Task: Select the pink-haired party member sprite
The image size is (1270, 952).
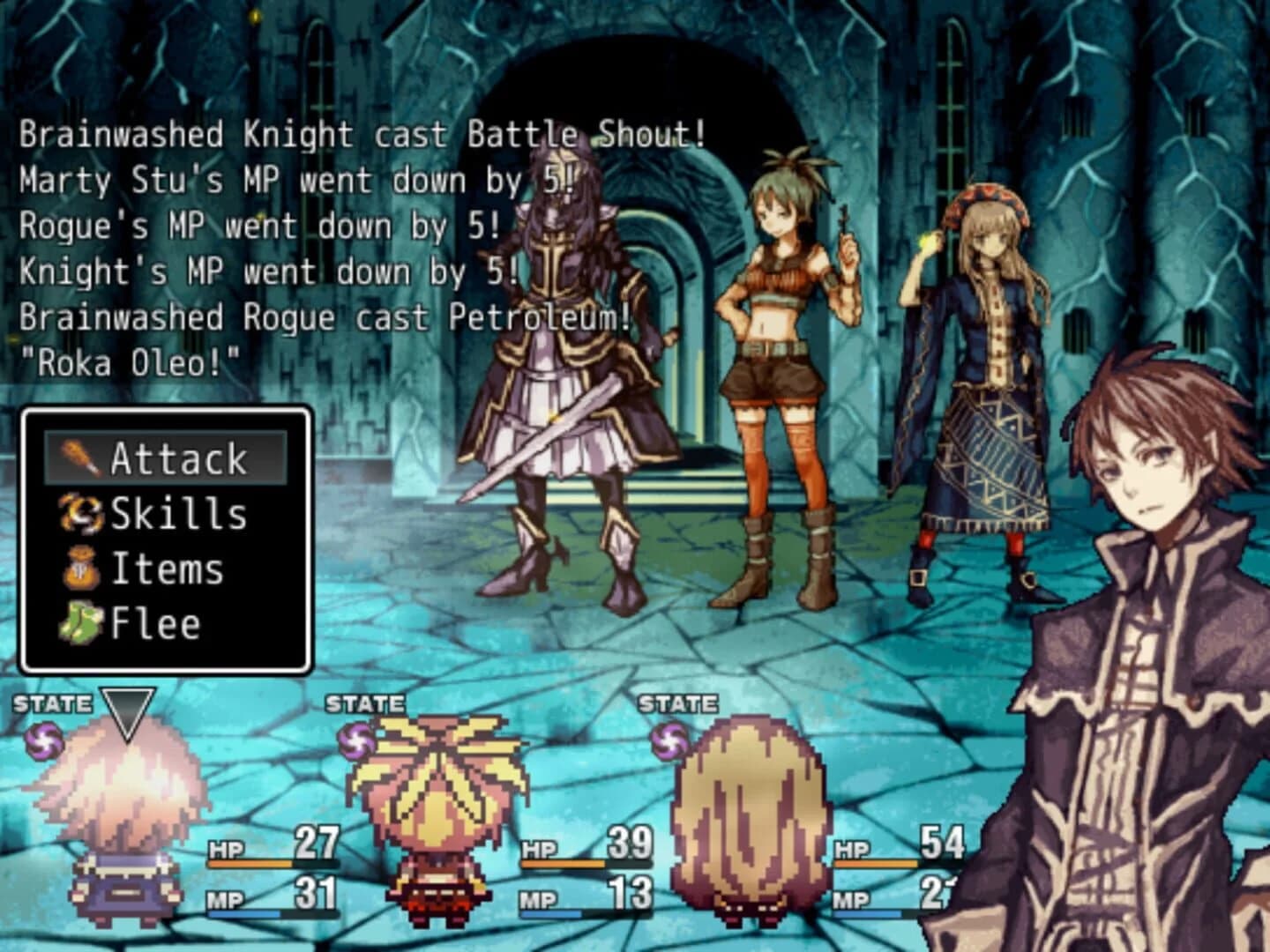Action: (x=119, y=811)
